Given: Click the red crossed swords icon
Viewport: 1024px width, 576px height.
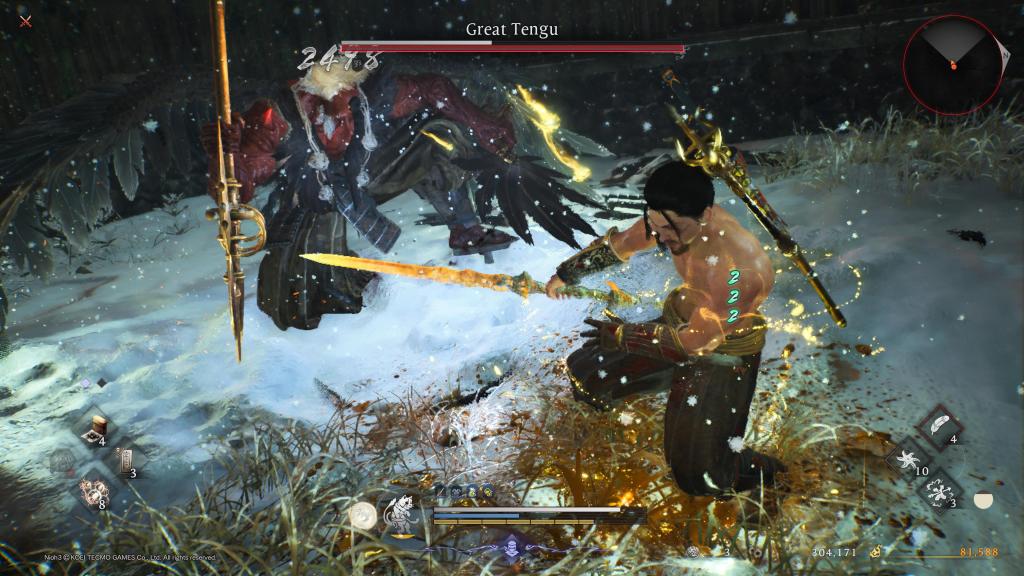Looking at the screenshot, I should coord(26,19).
